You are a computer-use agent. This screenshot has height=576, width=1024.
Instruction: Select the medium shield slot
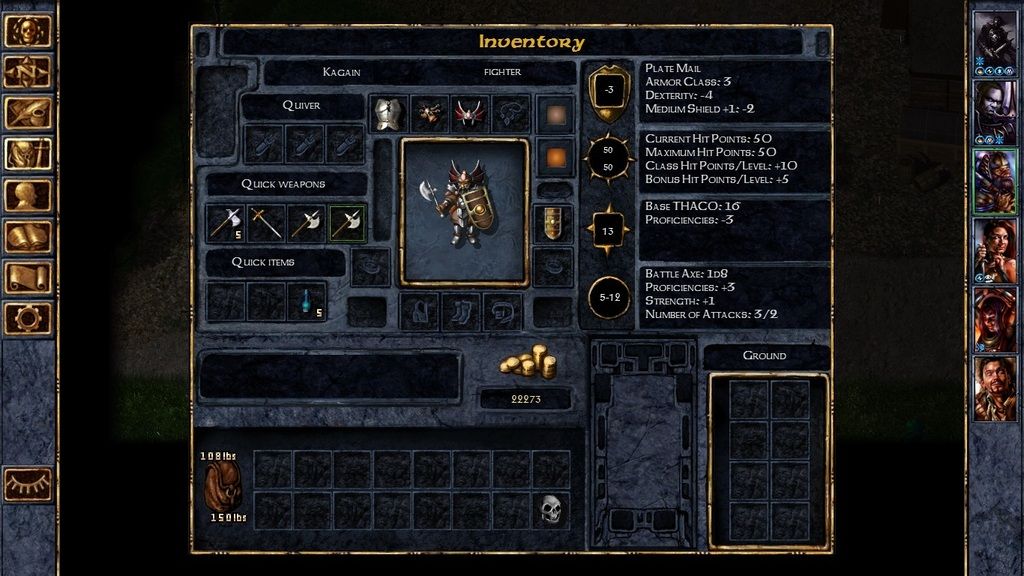(553, 224)
